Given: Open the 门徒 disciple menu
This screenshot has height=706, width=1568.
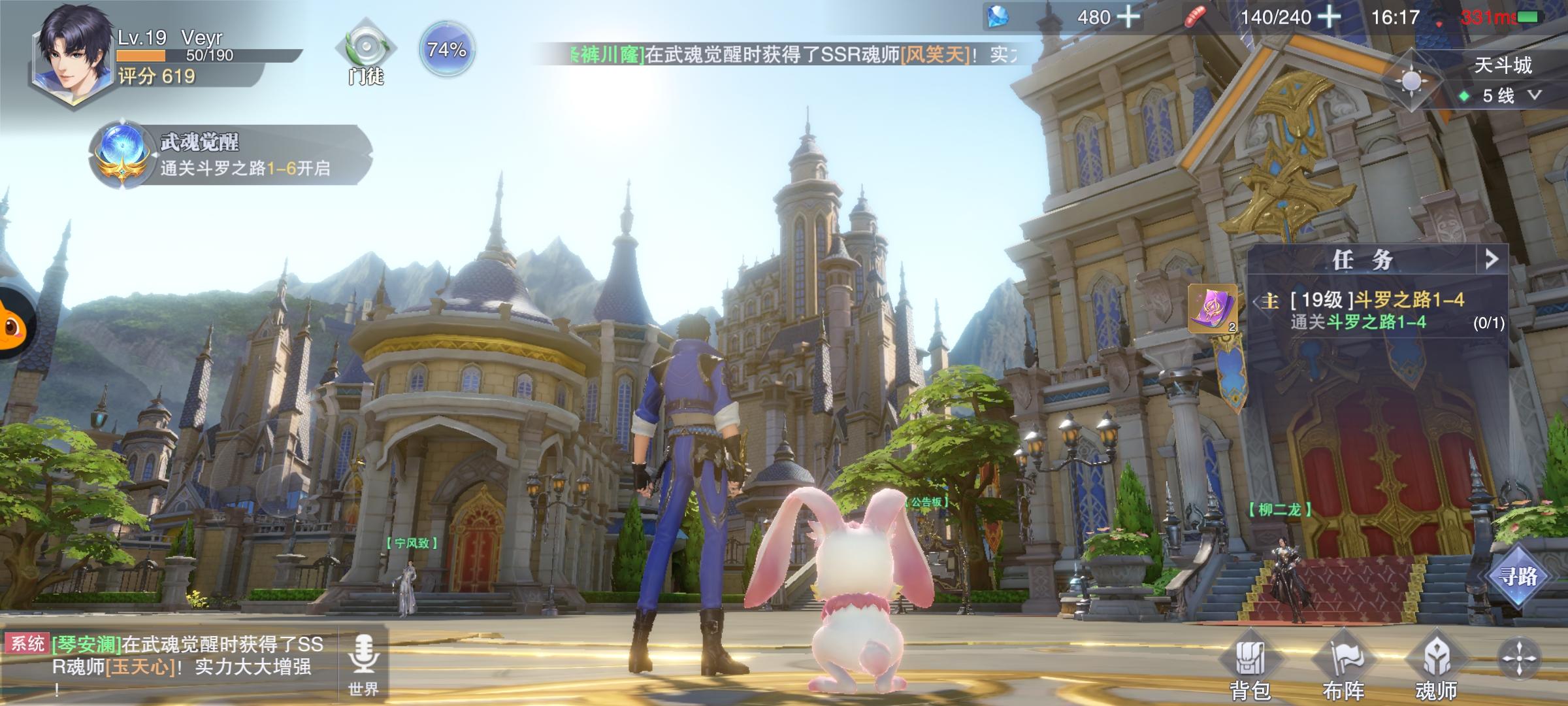Looking at the screenshot, I should coord(366,51).
